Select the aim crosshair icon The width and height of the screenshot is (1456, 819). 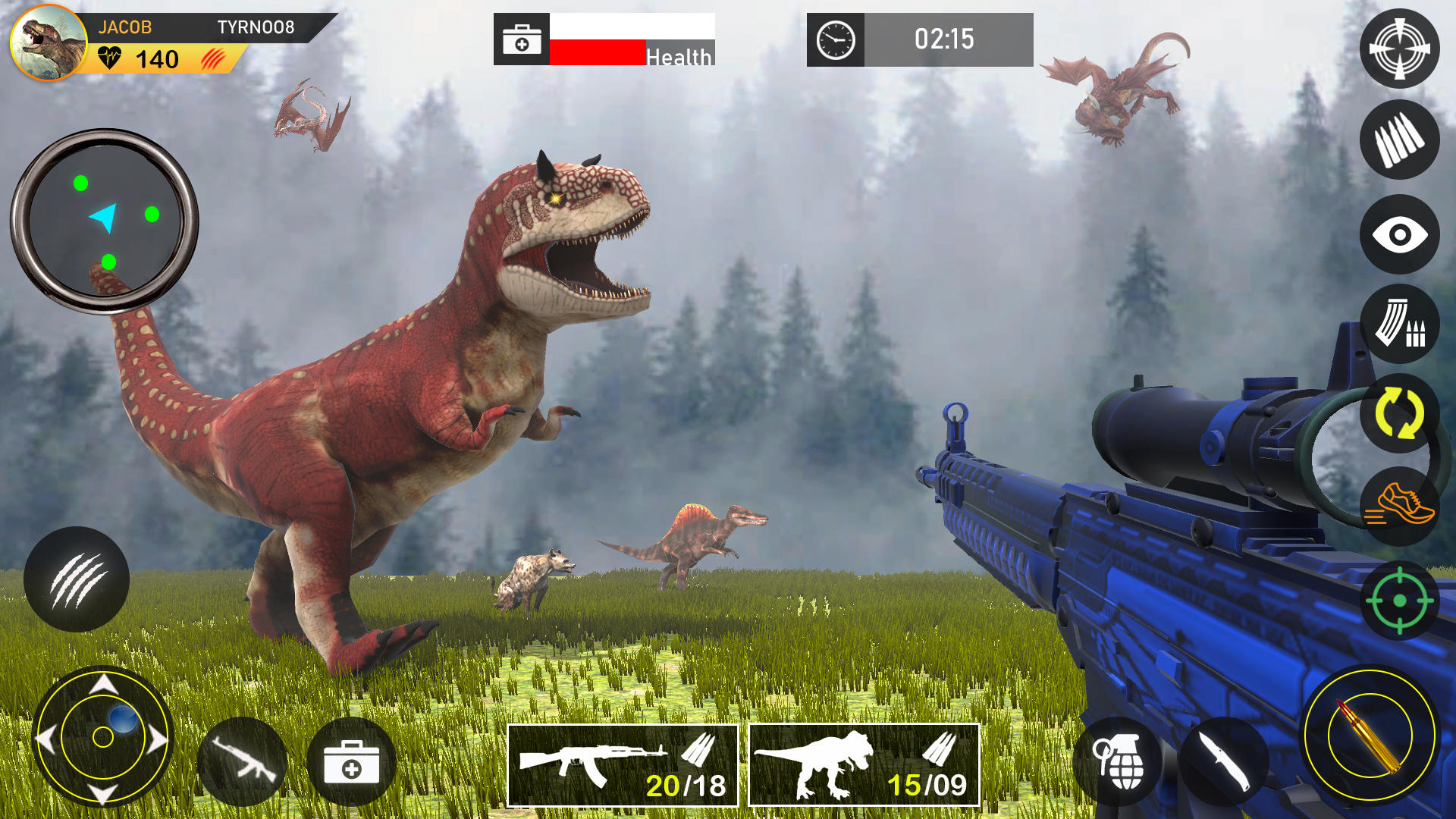click(1401, 48)
